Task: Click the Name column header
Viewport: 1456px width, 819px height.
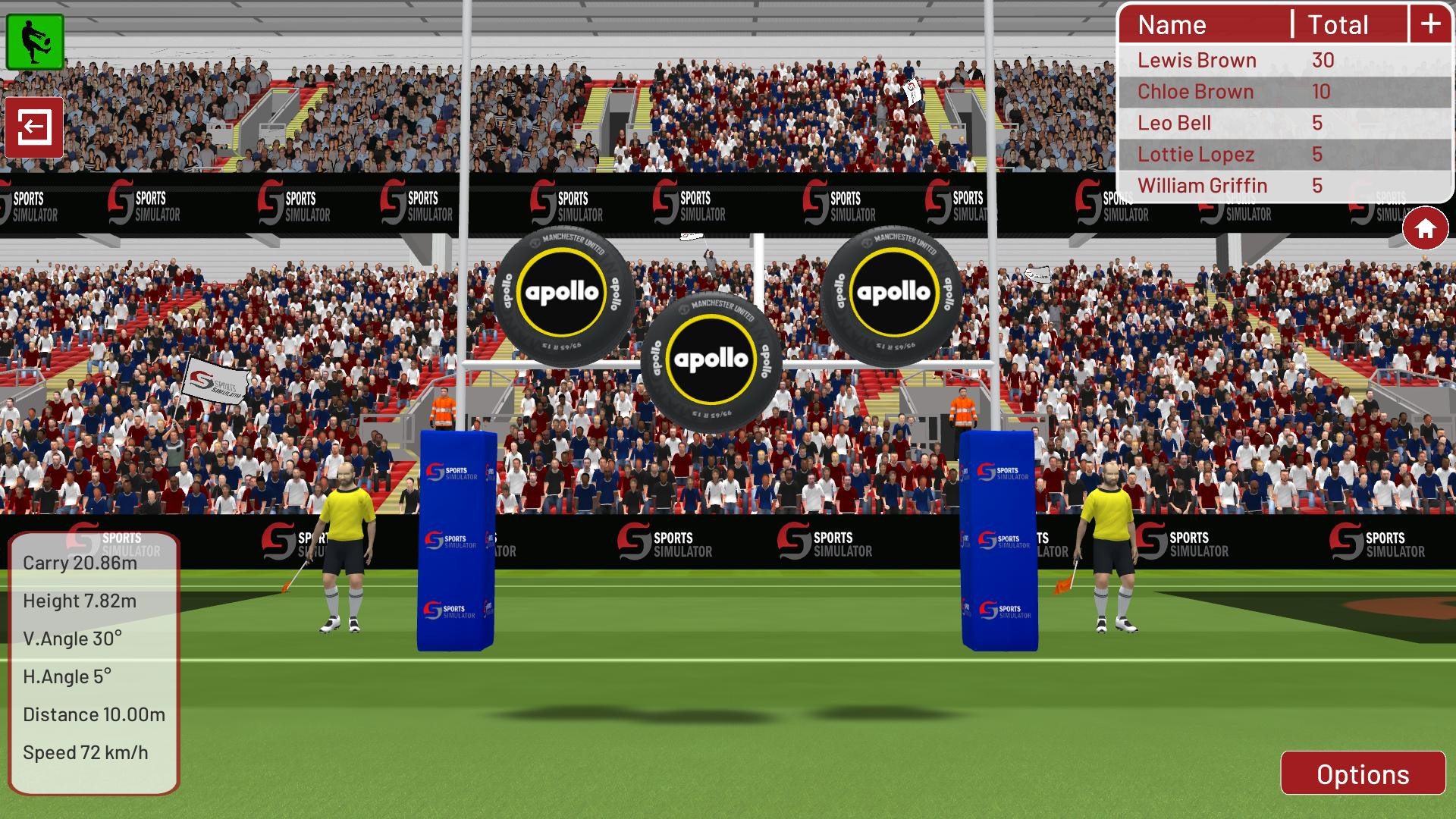Action: pos(1172,25)
